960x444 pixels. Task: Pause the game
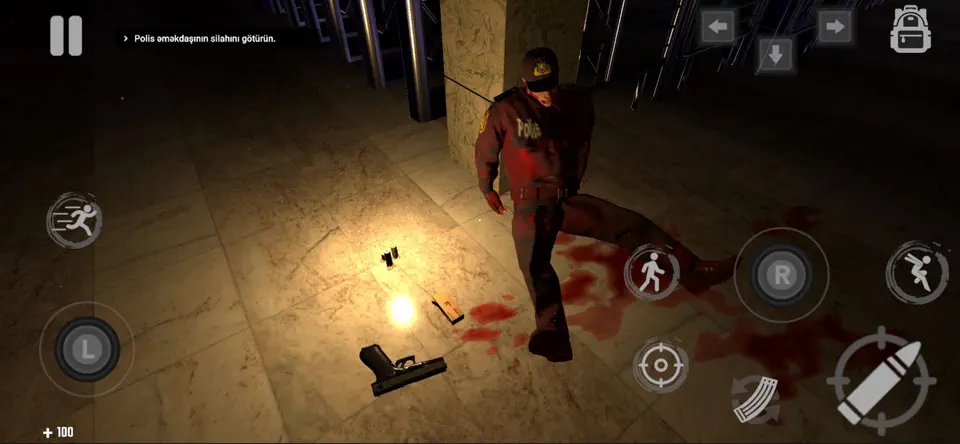[x=66, y=36]
